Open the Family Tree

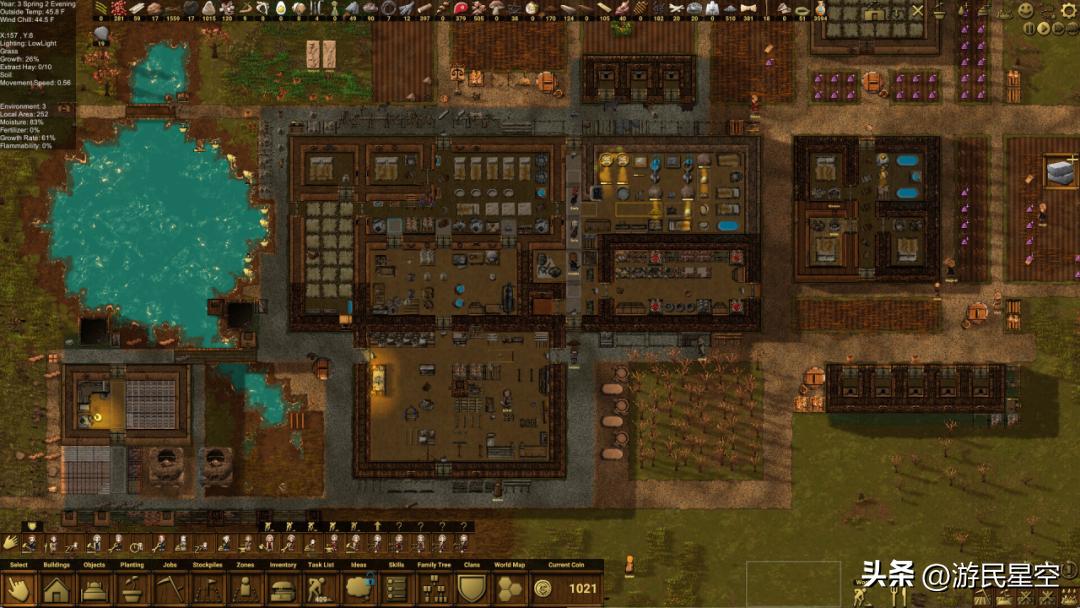tap(434, 588)
